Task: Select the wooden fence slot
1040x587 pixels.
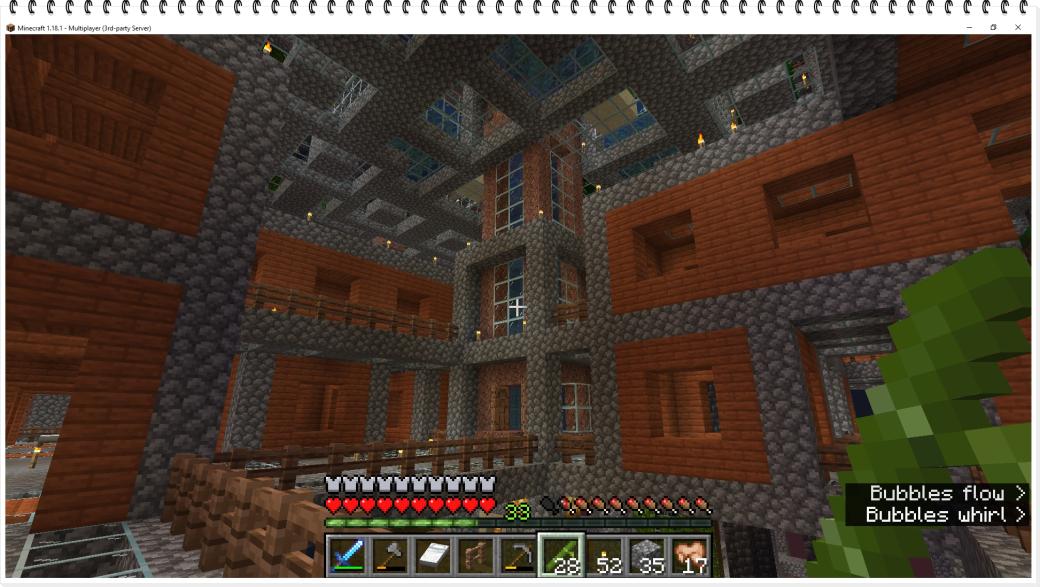Action: pyautogui.click(x=476, y=556)
